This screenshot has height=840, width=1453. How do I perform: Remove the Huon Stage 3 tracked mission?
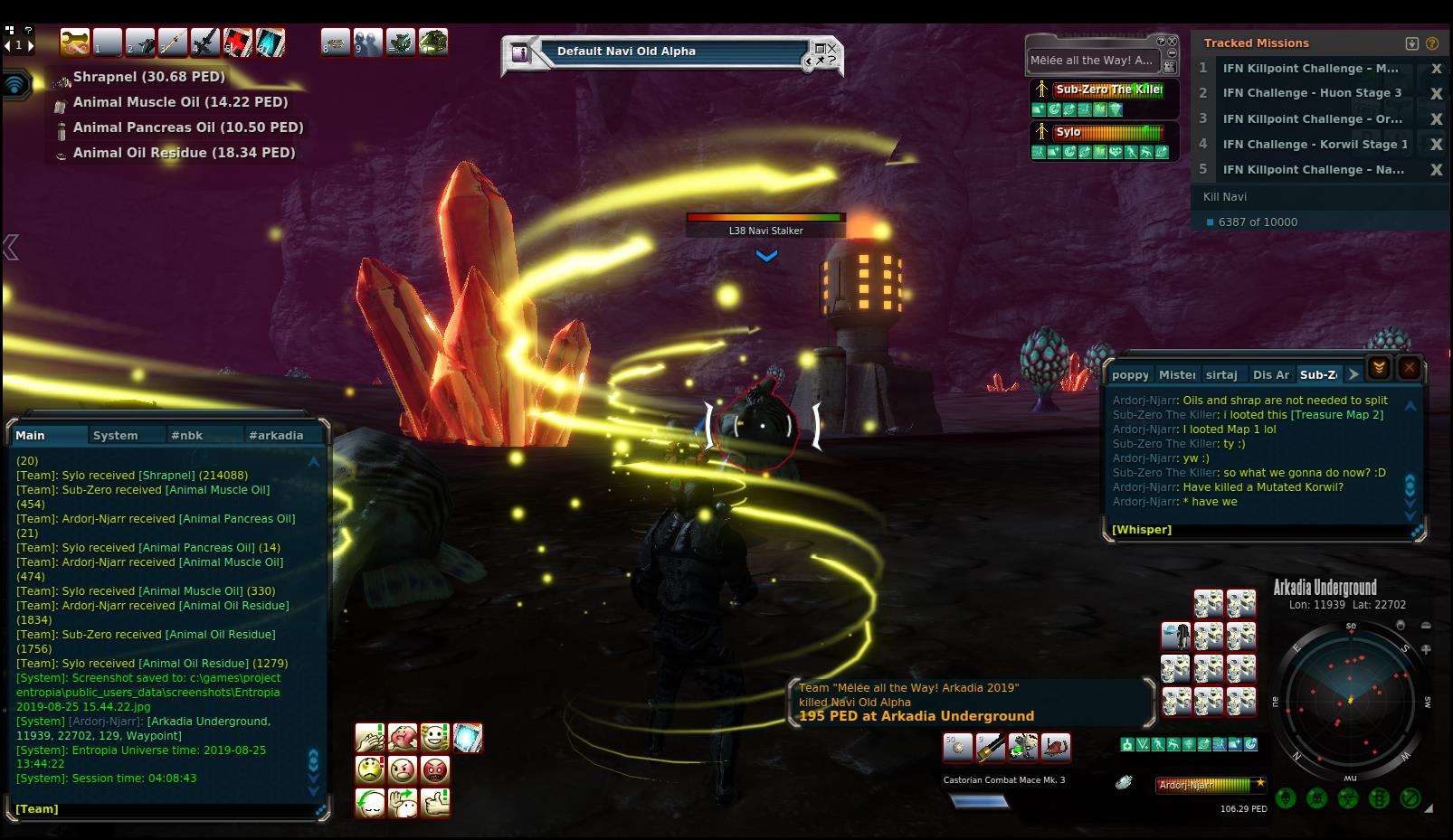pos(1435,93)
